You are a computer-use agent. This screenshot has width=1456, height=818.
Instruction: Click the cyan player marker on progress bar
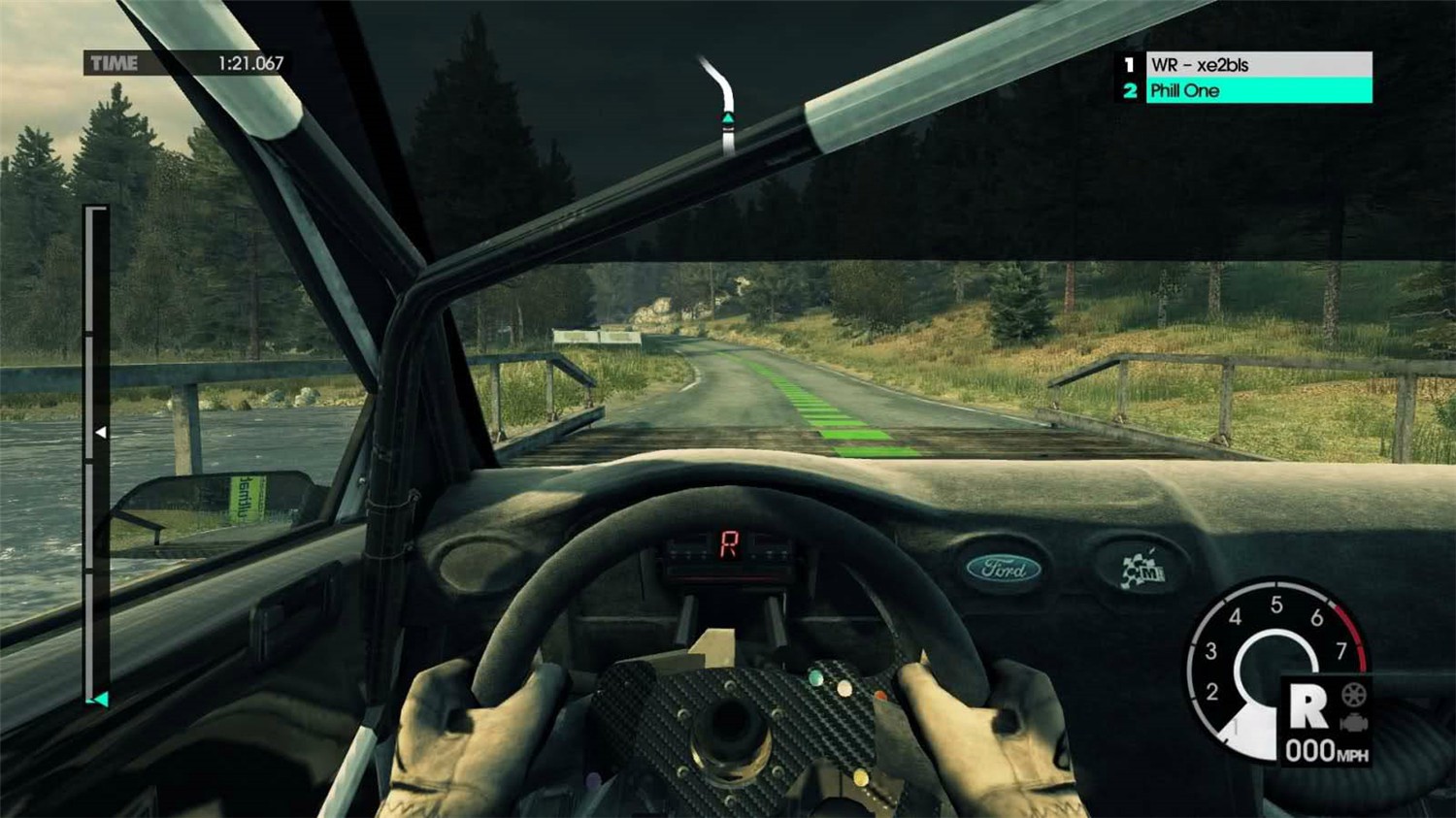click(99, 699)
